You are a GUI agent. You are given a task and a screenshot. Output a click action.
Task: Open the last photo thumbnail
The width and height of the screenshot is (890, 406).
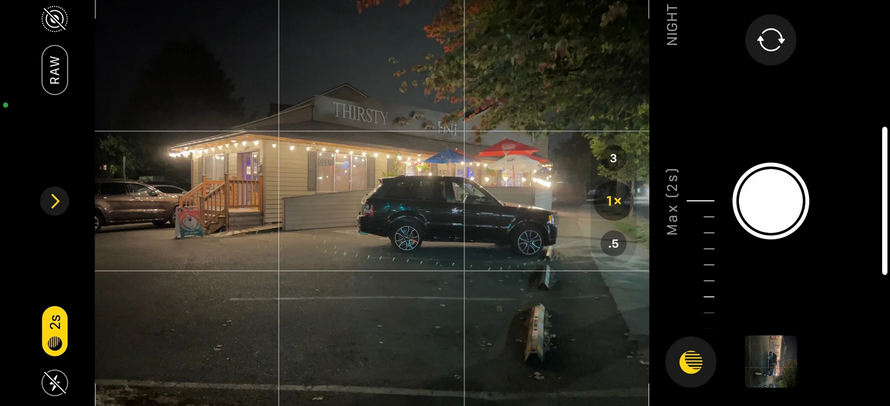(771, 361)
